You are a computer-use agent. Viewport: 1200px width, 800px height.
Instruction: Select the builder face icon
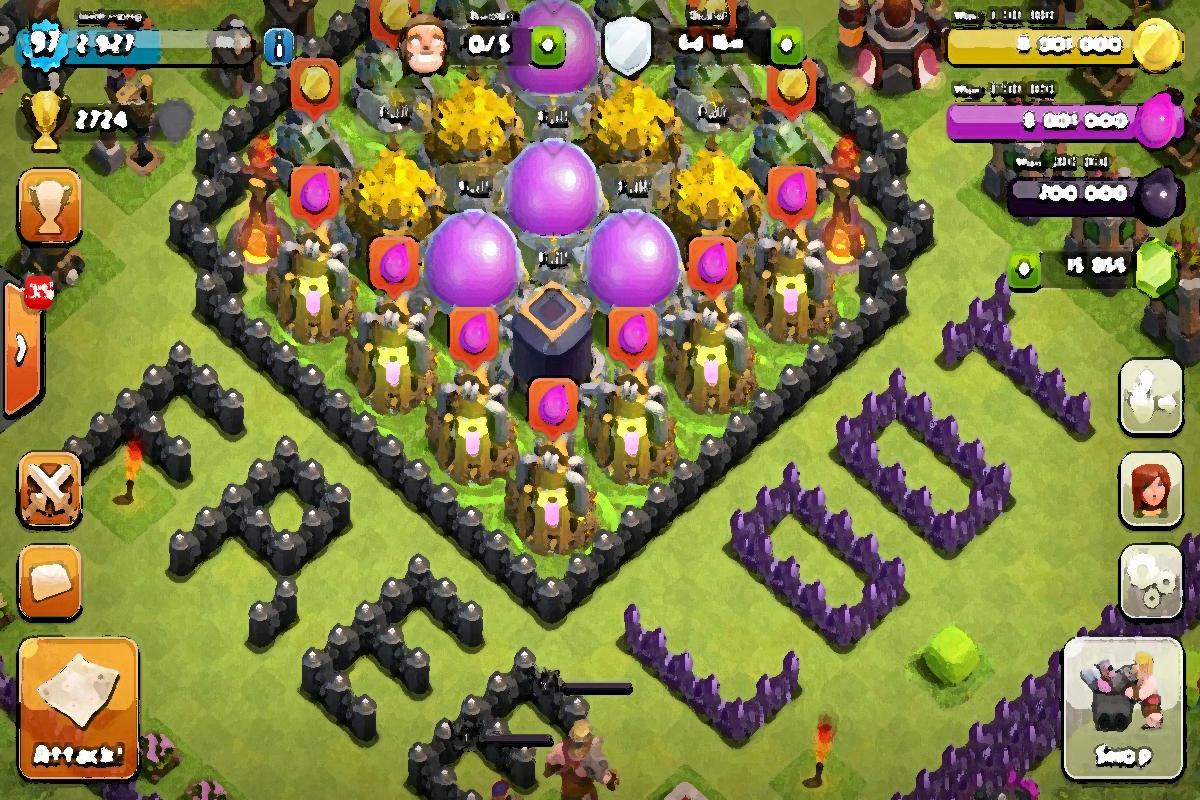(424, 45)
